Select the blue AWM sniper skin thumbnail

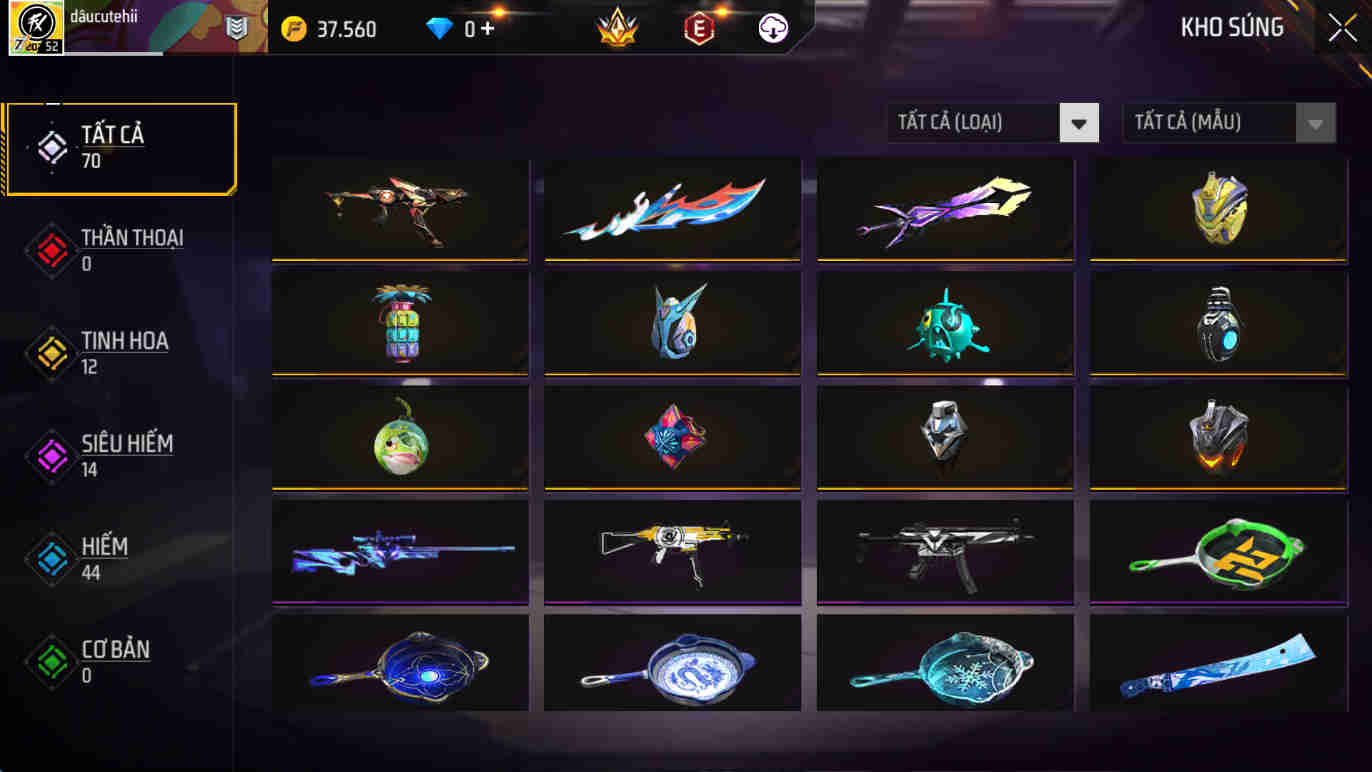click(x=399, y=551)
